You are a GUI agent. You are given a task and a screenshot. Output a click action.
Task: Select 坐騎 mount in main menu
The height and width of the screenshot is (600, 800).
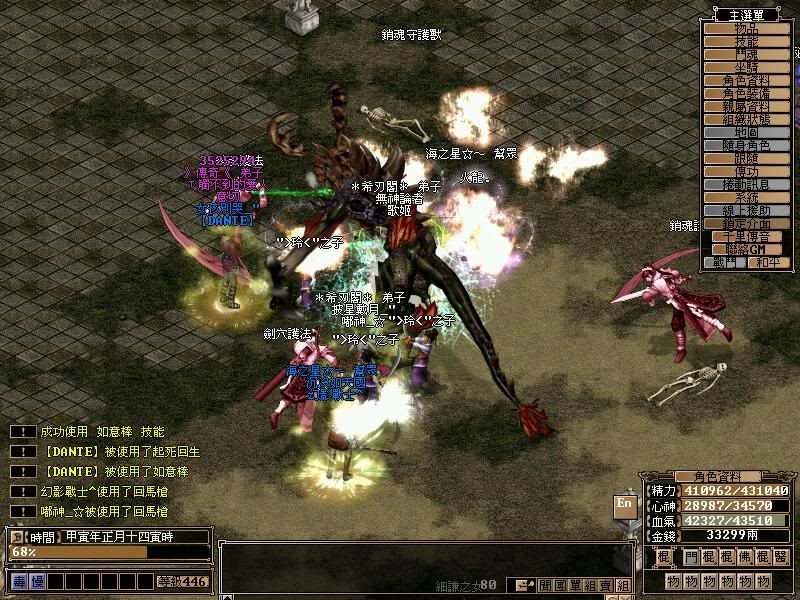(x=747, y=67)
